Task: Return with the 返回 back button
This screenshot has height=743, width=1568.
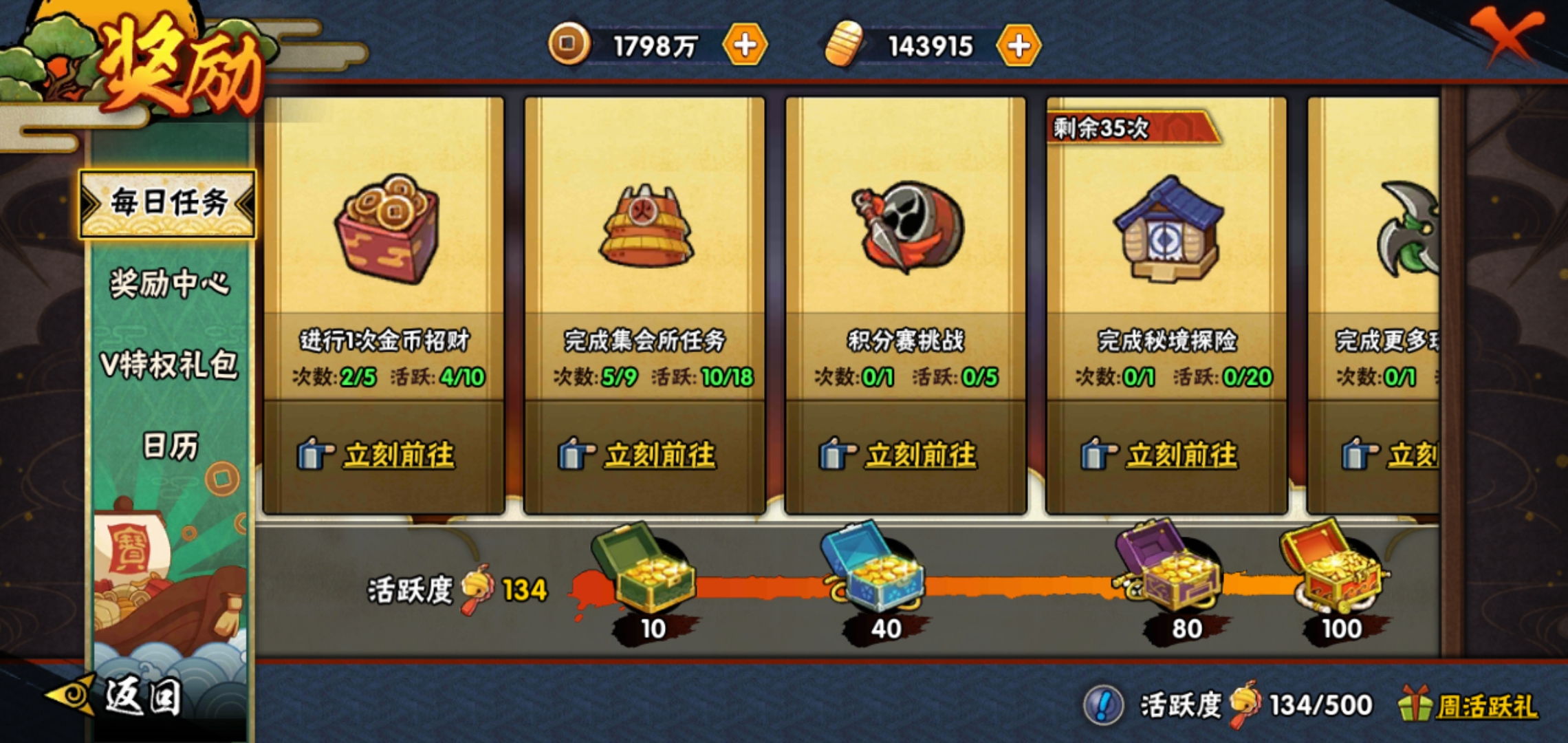Action: pyautogui.click(x=141, y=696)
